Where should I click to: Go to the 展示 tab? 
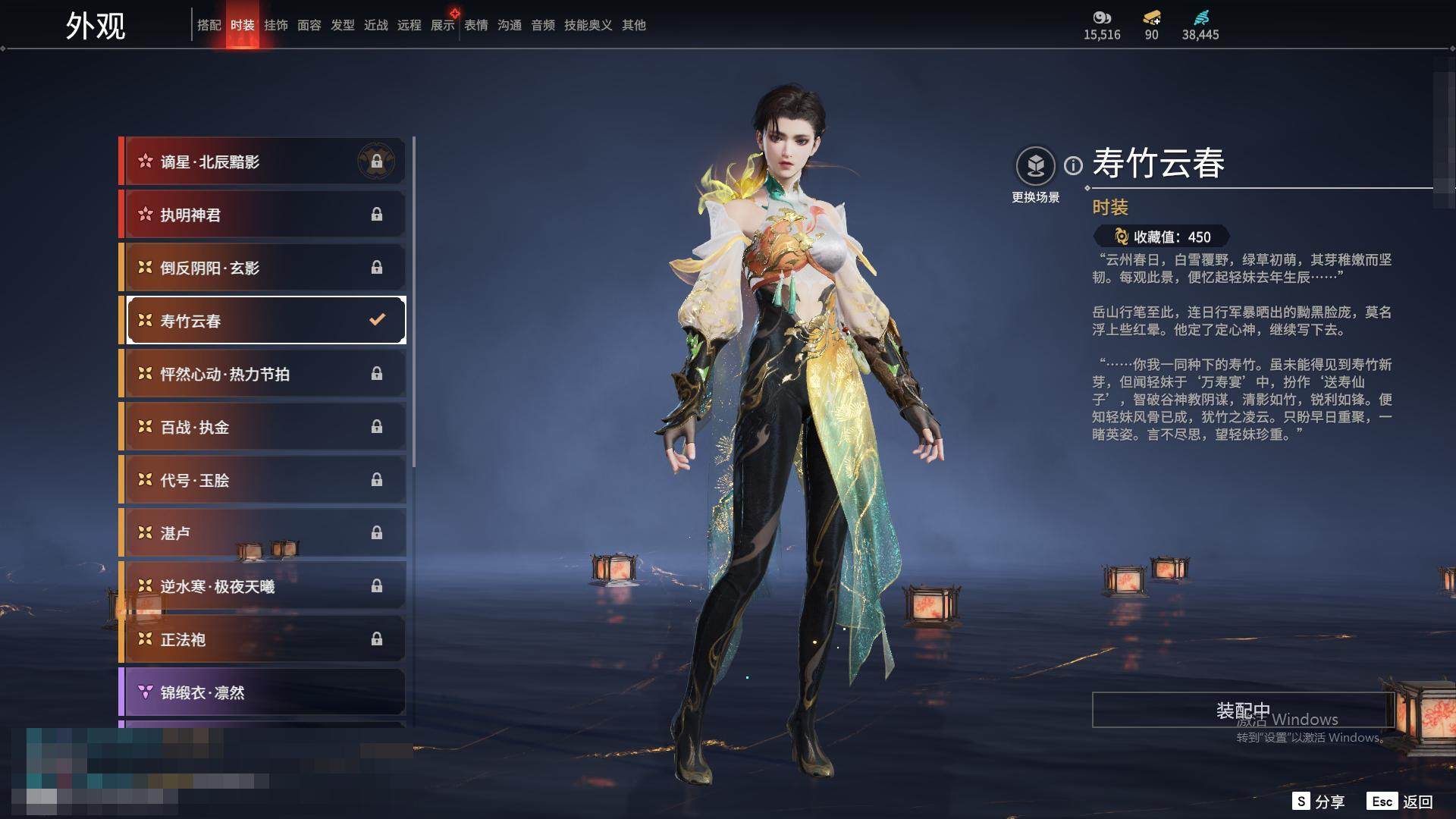coord(442,25)
